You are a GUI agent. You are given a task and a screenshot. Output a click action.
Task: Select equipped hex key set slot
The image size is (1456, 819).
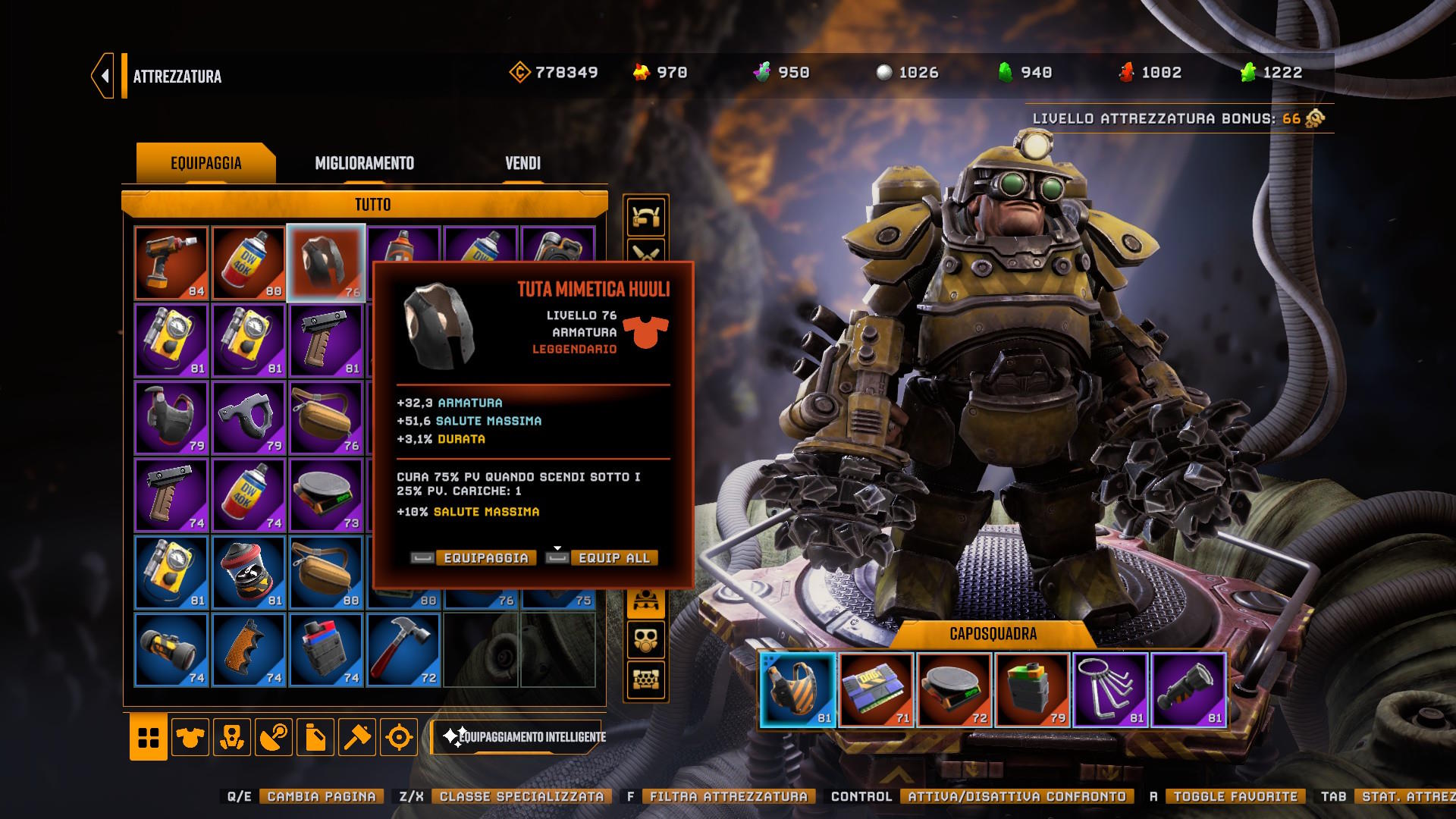pos(1110,690)
